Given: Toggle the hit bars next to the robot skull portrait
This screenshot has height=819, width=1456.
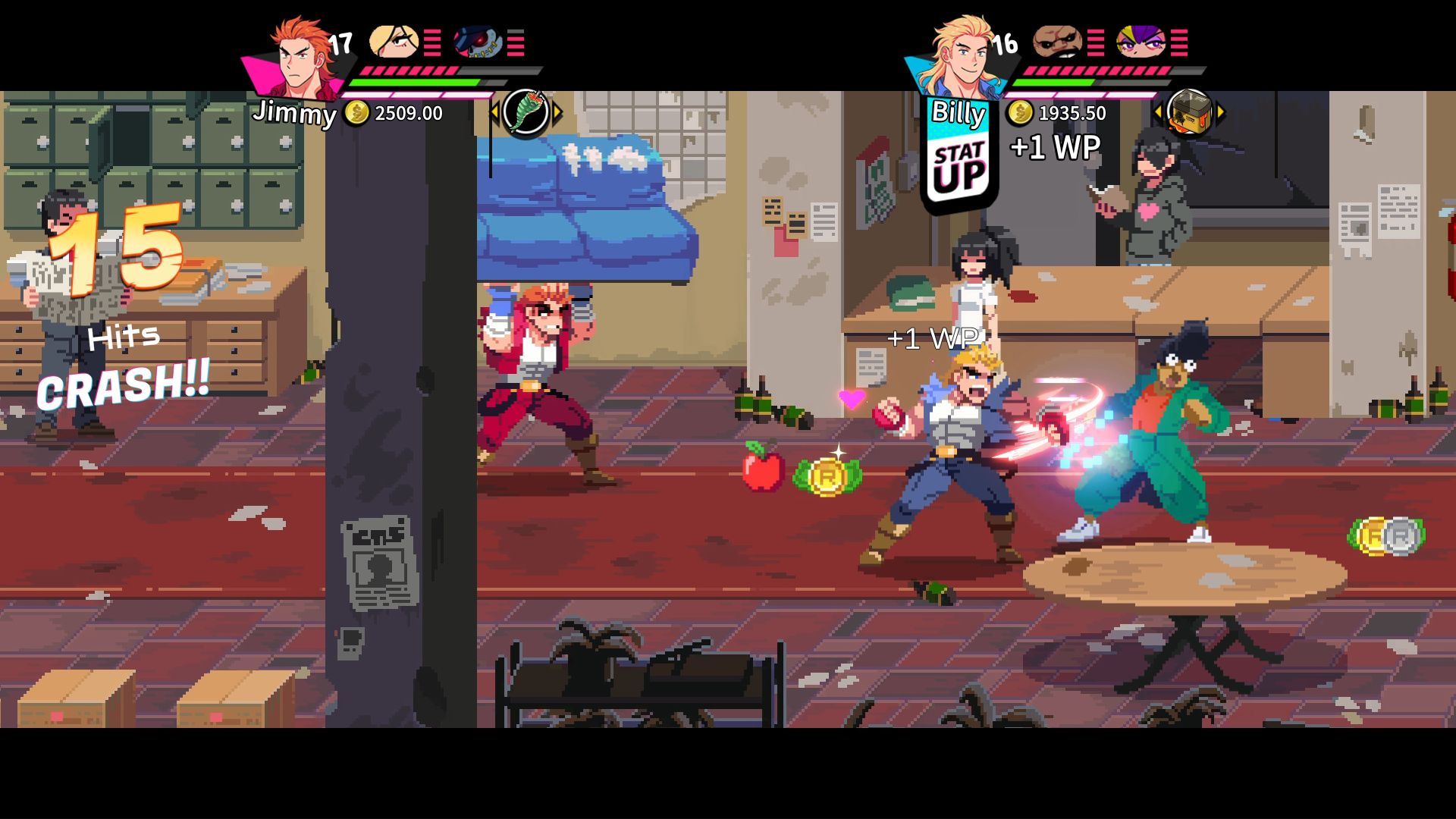Looking at the screenshot, I should pyautogui.click(x=517, y=43).
